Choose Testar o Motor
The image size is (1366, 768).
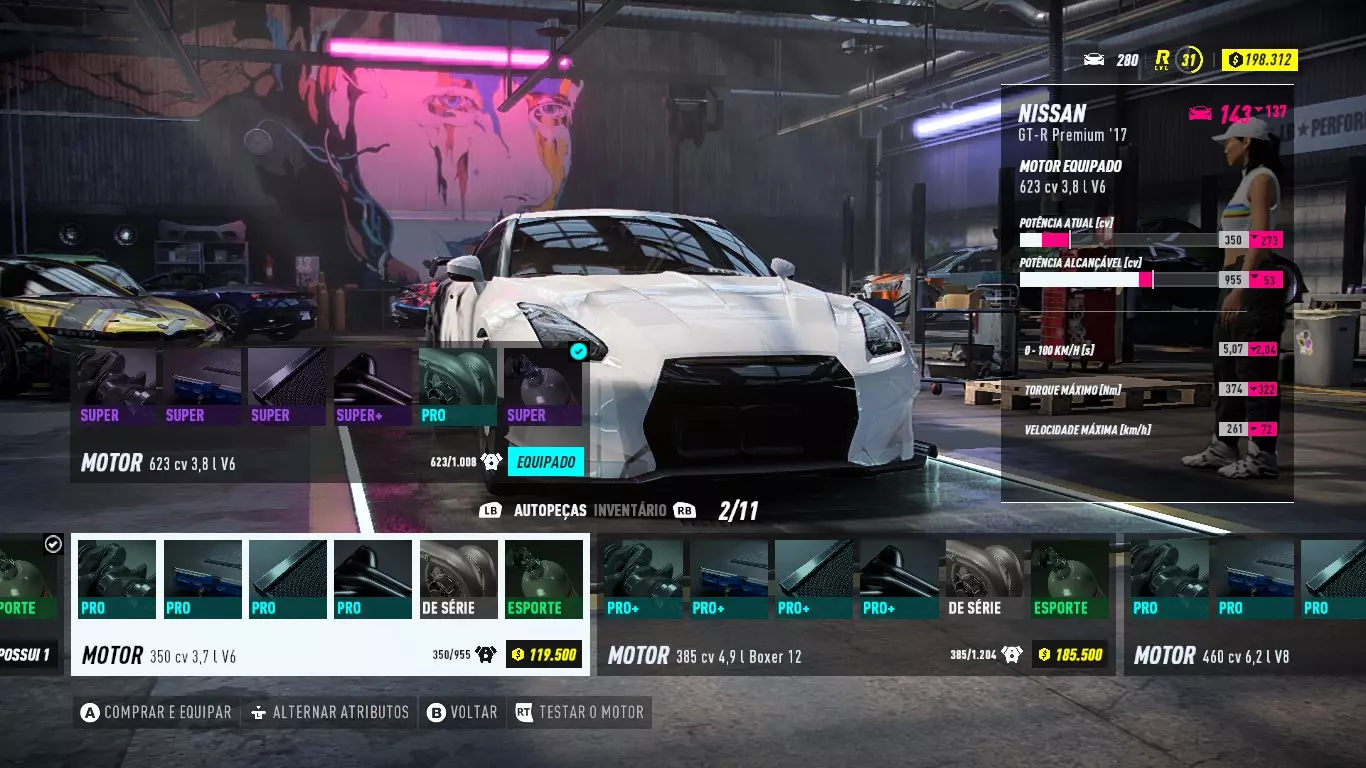click(580, 713)
